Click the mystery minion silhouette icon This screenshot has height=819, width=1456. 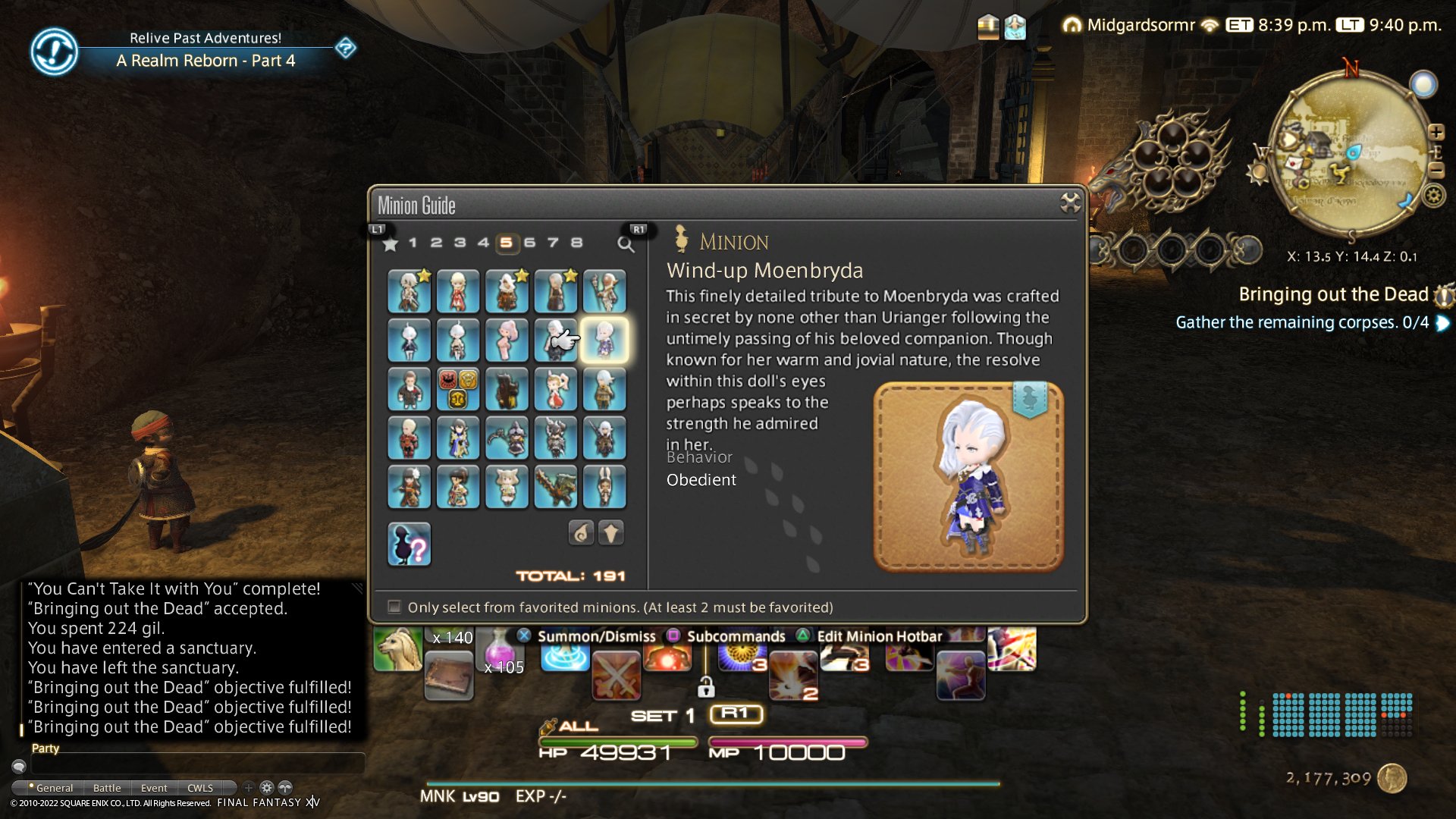point(409,543)
